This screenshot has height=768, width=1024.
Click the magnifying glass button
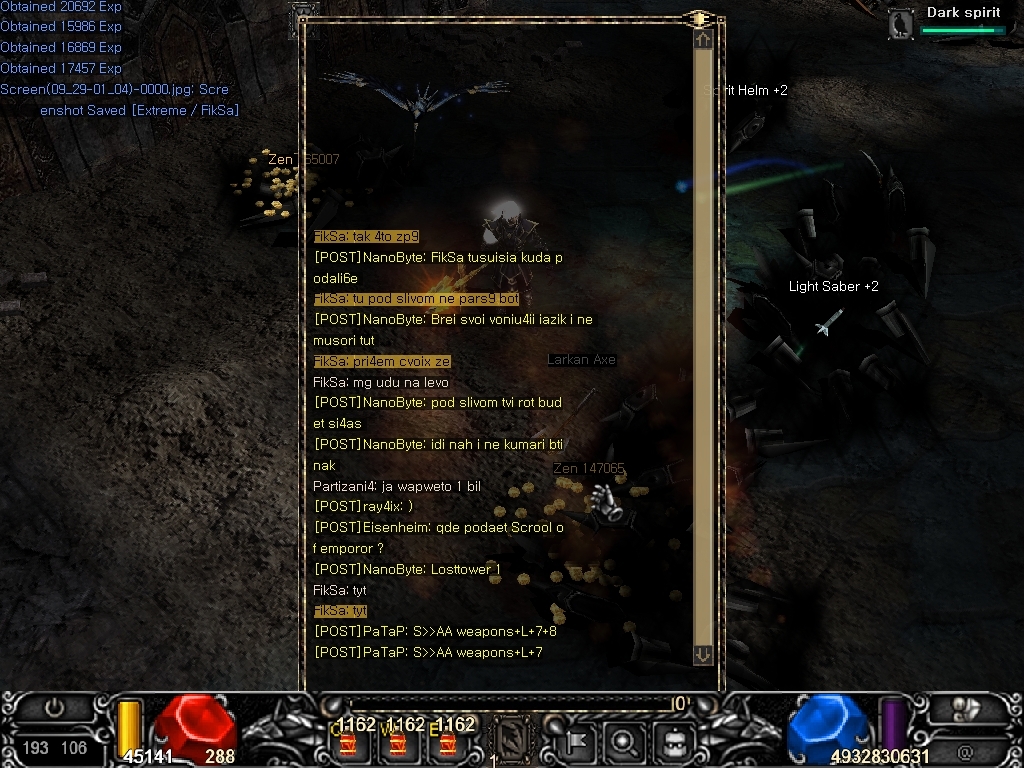(625, 742)
